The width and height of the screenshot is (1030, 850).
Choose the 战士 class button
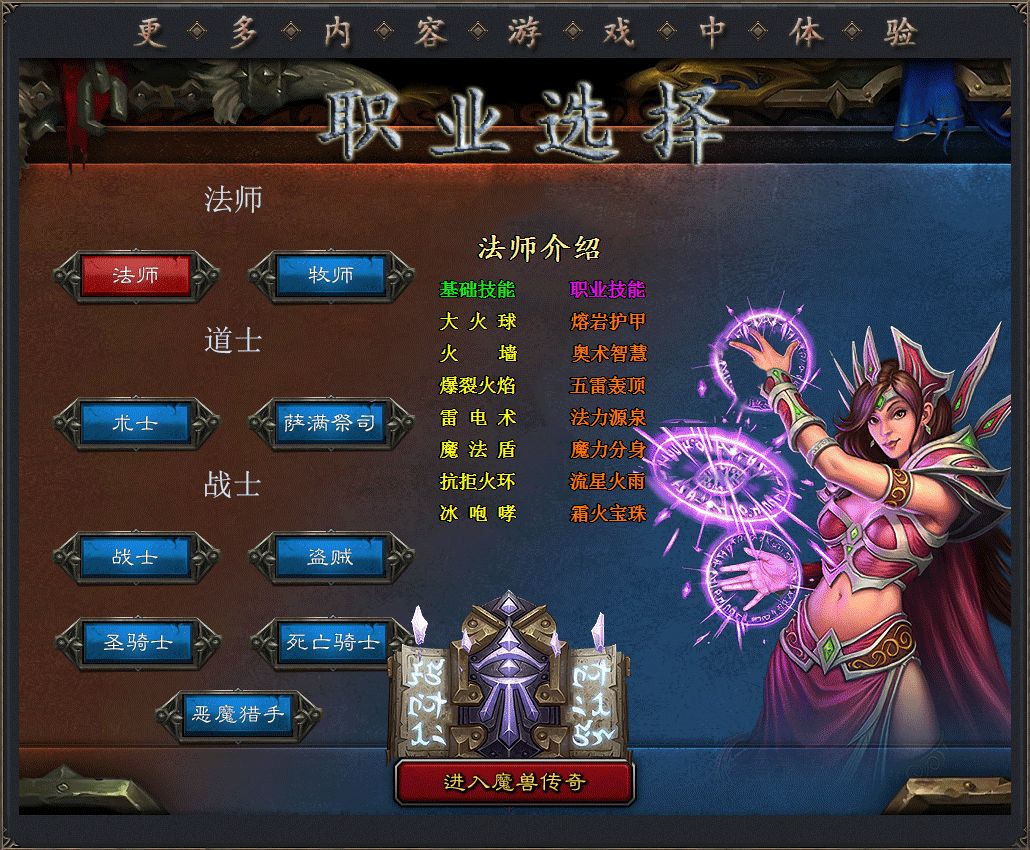pyautogui.click(x=136, y=557)
